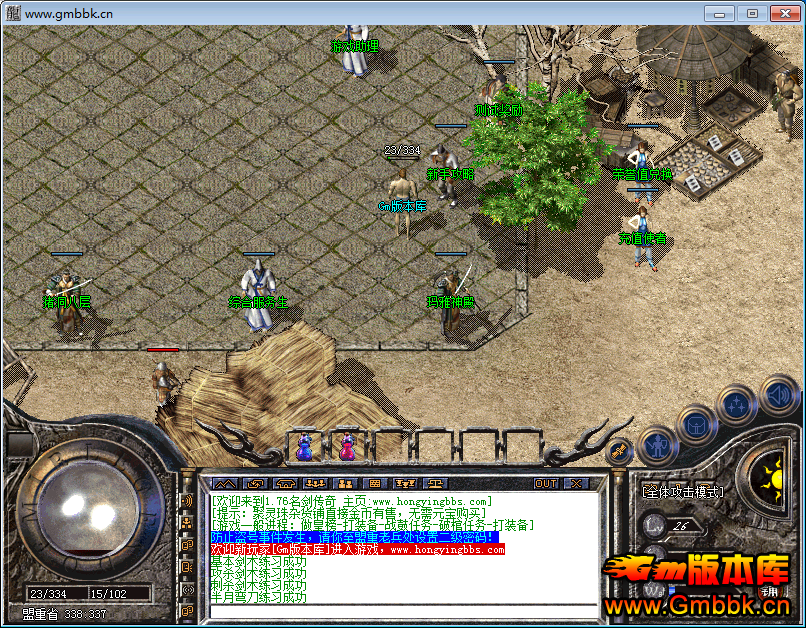This screenshot has width=806, height=628.
Task: Click the small satellite icon button
Action: point(620,452)
